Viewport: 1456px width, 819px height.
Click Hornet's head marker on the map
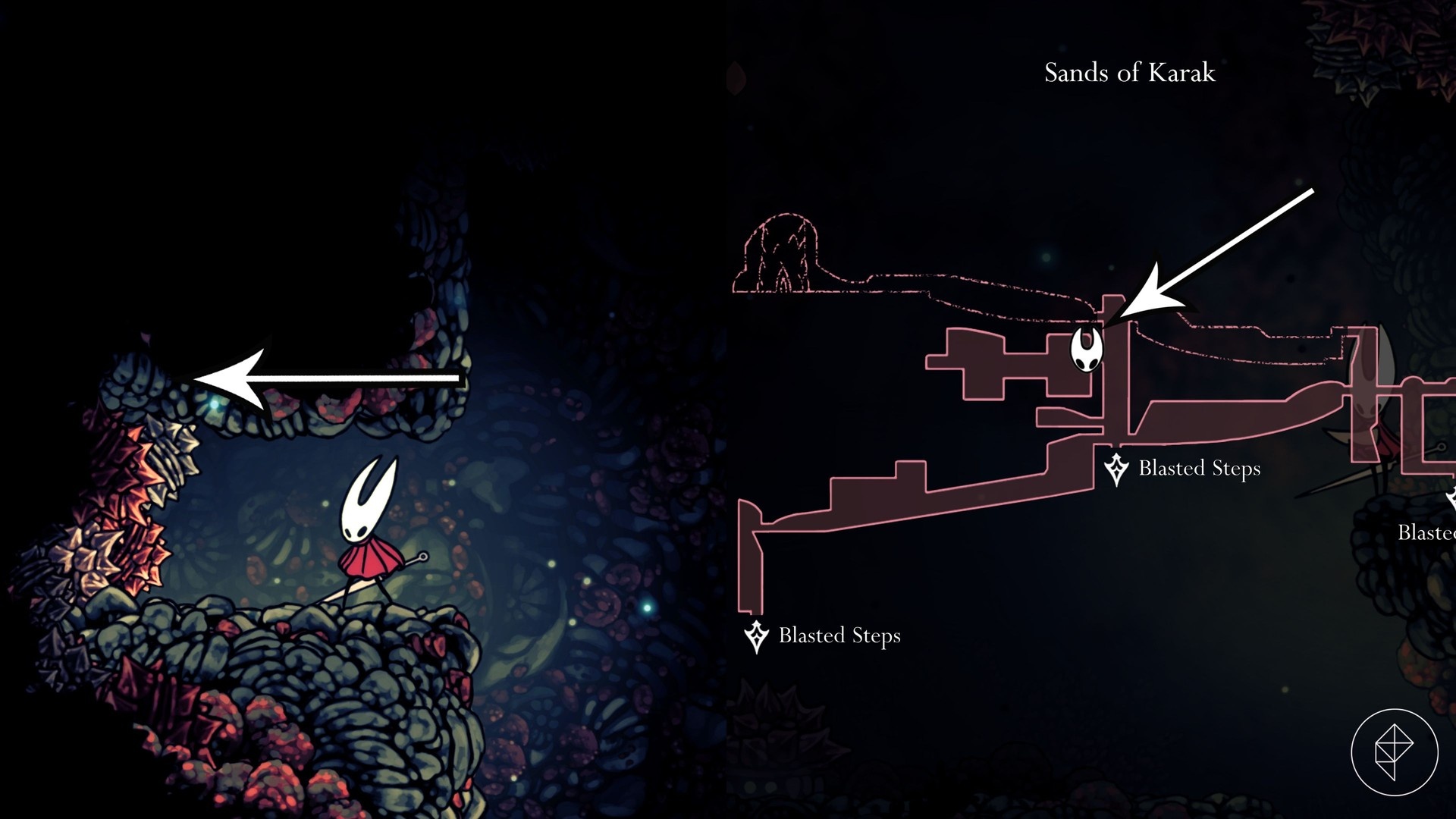(x=1086, y=350)
